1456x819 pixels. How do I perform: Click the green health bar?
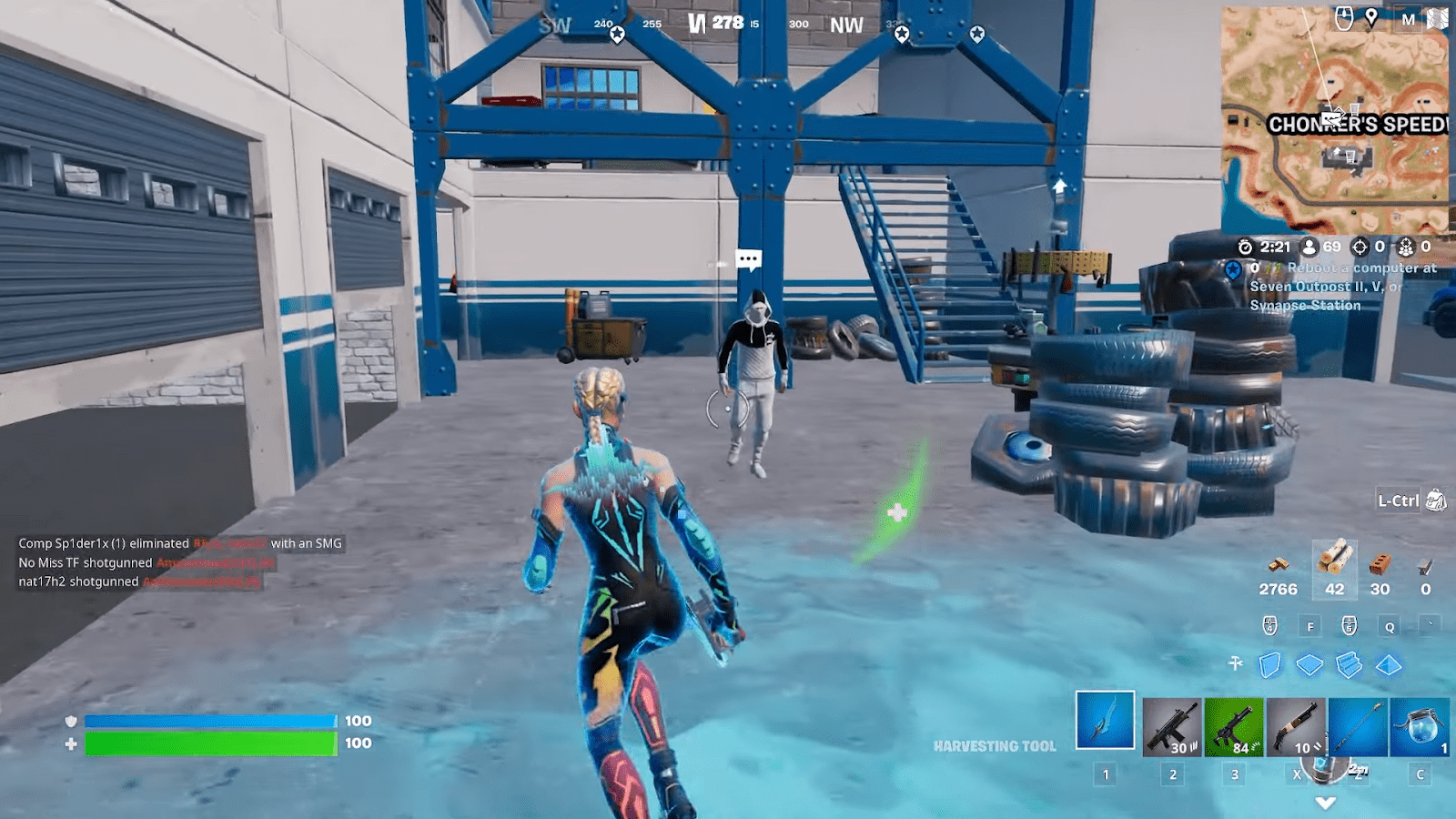tap(209, 743)
